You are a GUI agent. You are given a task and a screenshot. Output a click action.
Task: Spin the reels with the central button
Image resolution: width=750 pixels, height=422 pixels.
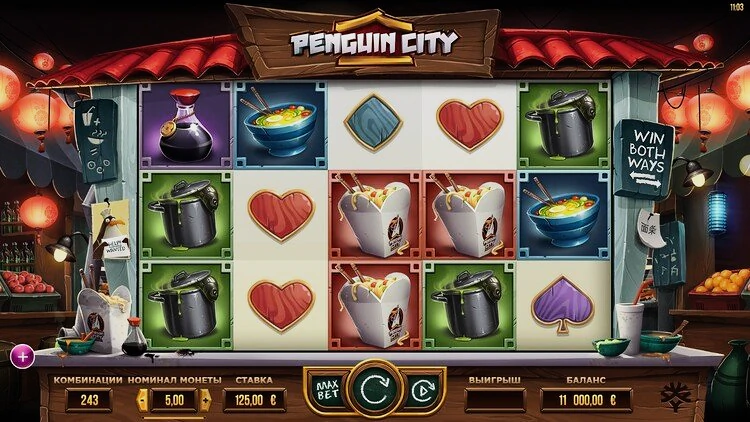pos(375,387)
